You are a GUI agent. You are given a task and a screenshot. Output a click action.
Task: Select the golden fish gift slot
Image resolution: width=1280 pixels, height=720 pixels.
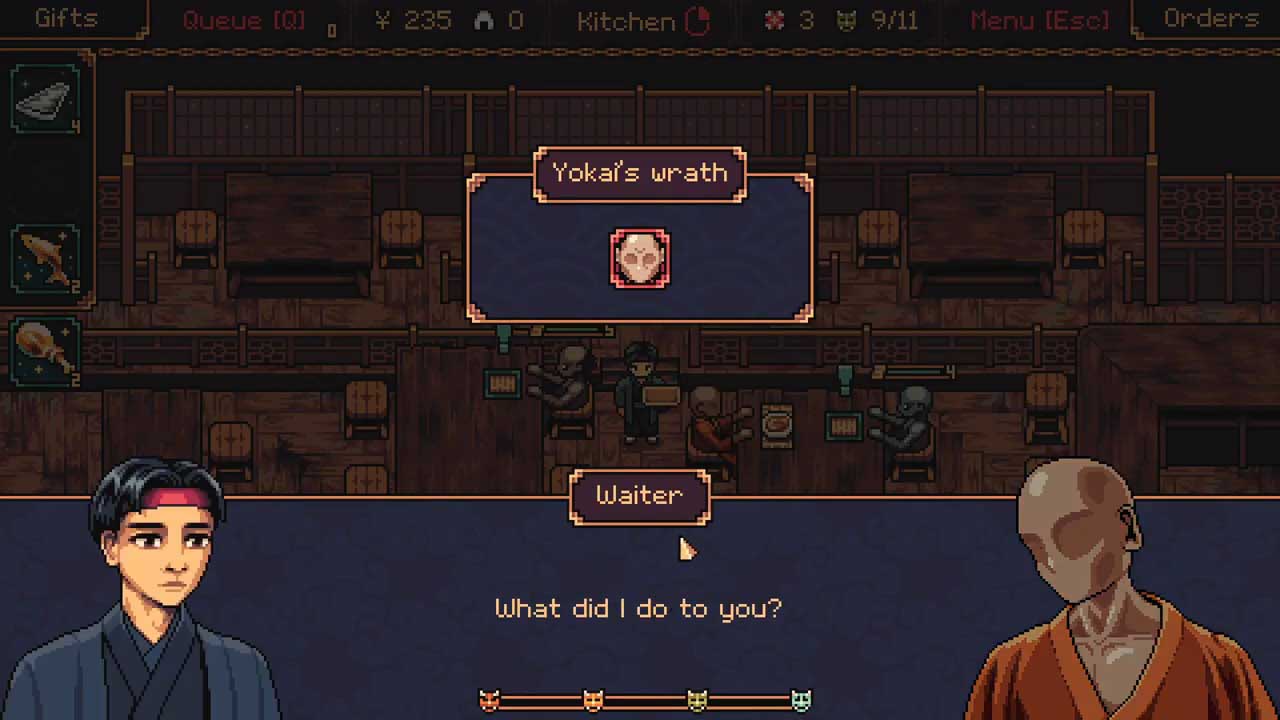point(46,257)
